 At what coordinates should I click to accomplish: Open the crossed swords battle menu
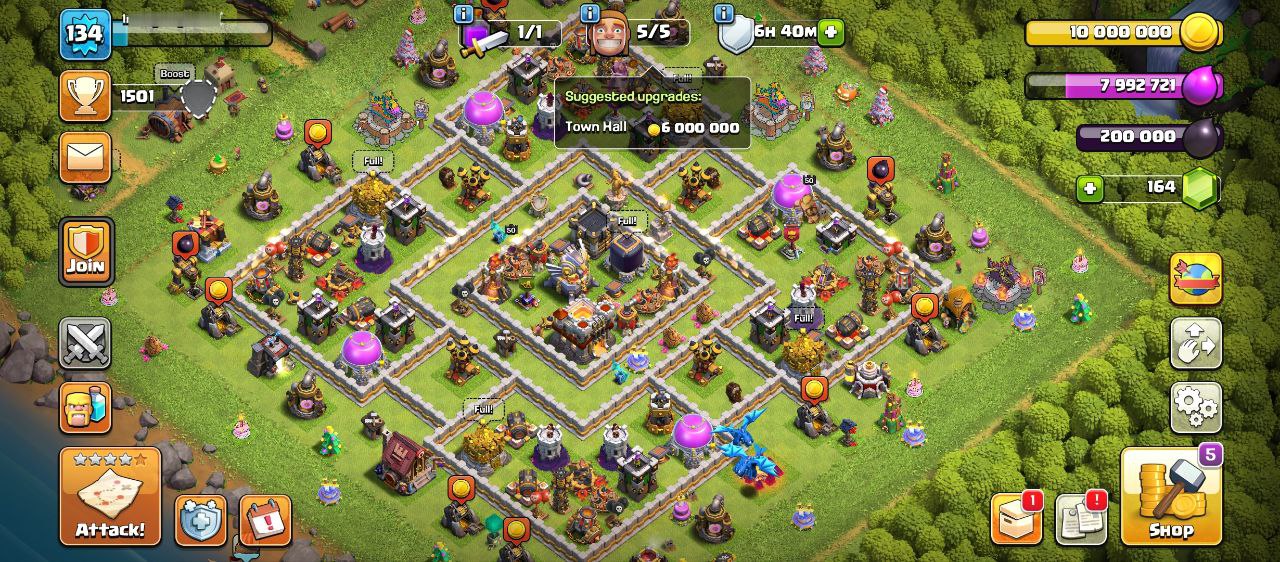pos(85,344)
